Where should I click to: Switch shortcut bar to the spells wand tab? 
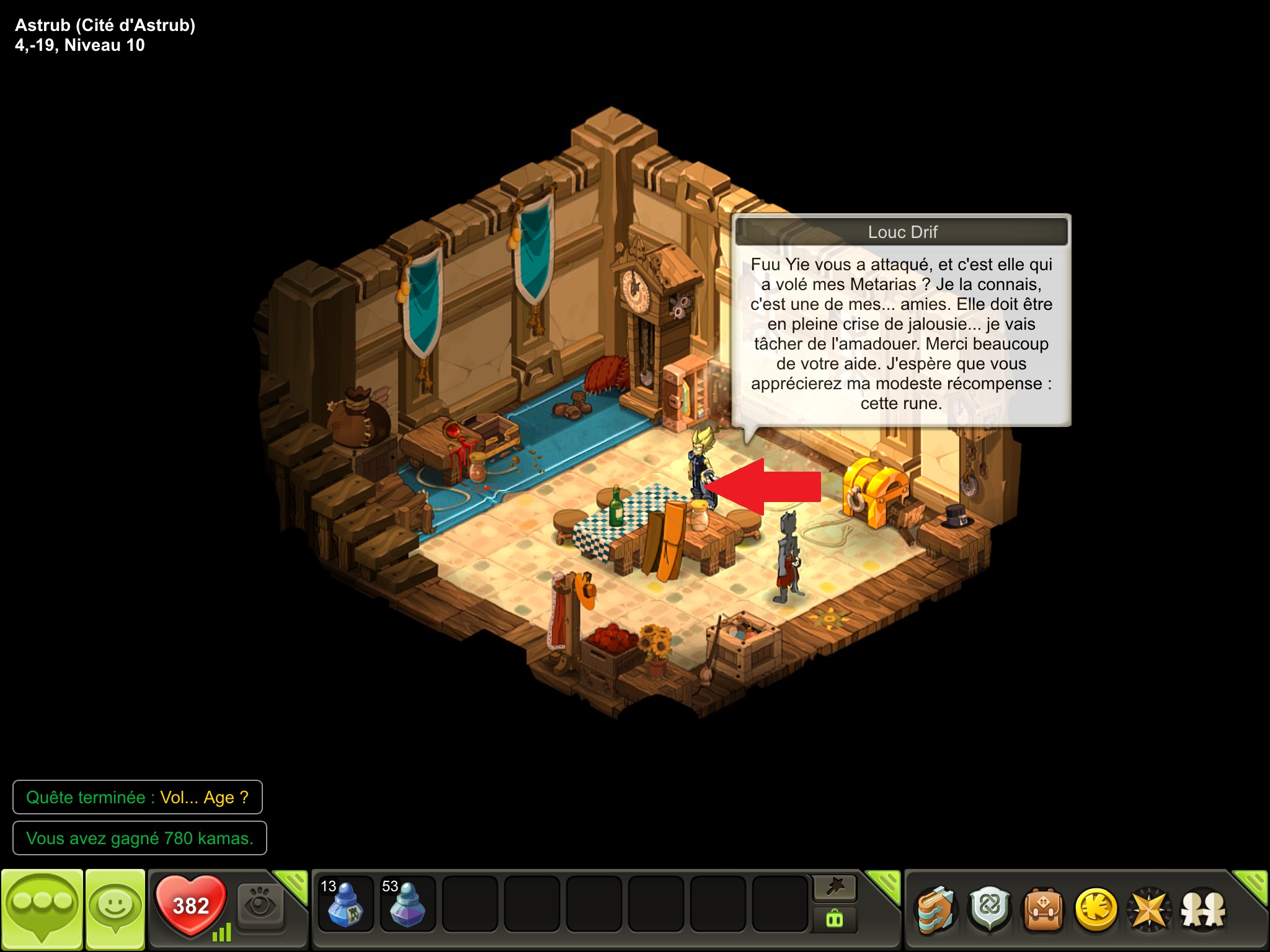(835, 888)
